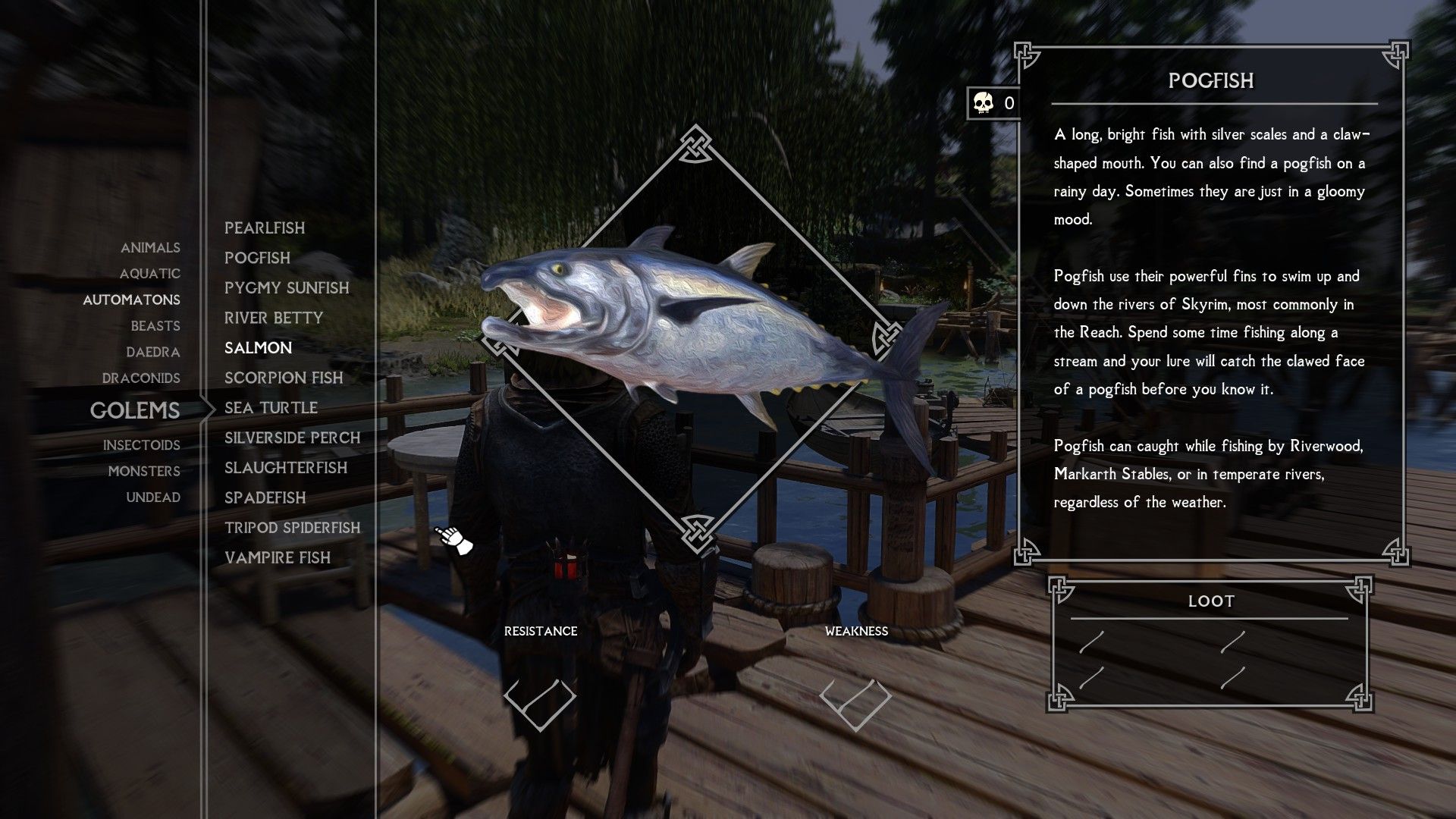The image size is (1456, 819).
Task: Select the SALMON entry
Action: [x=258, y=347]
